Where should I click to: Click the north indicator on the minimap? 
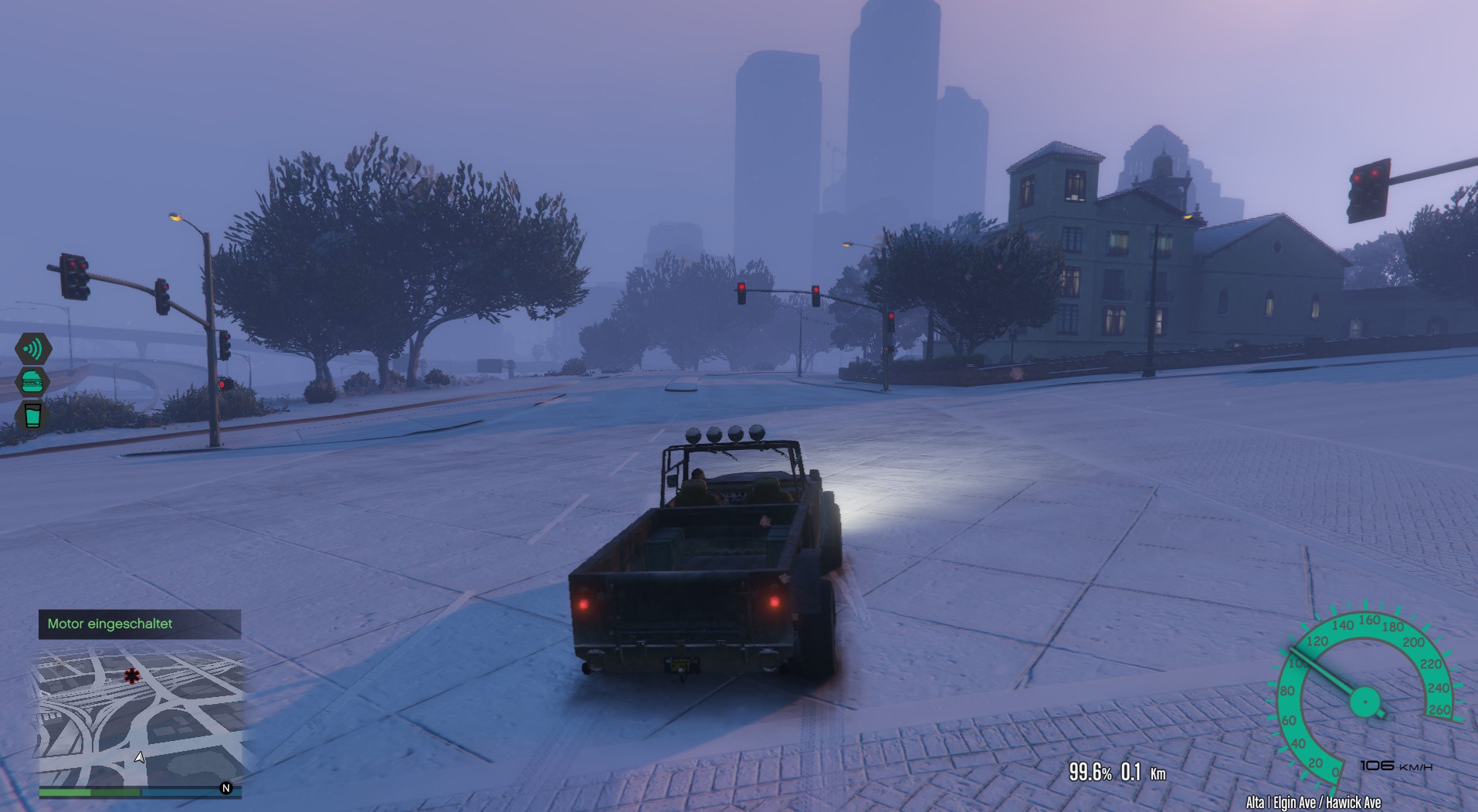coord(226,788)
